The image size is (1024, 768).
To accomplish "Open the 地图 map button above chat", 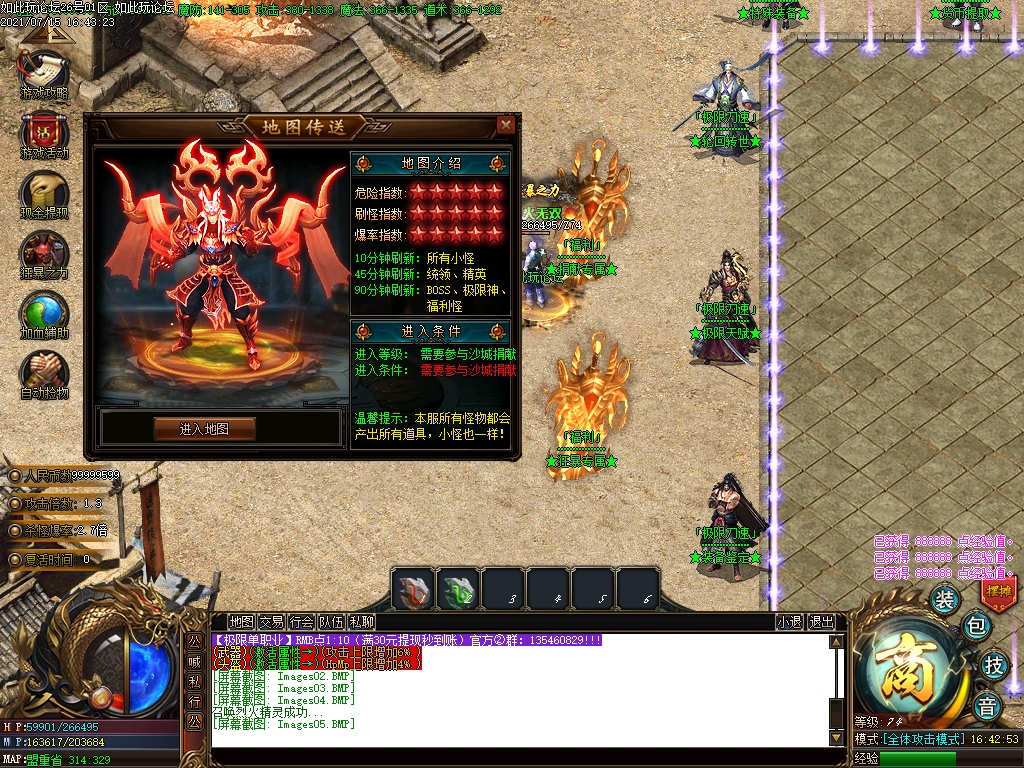I will click(x=241, y=622).
